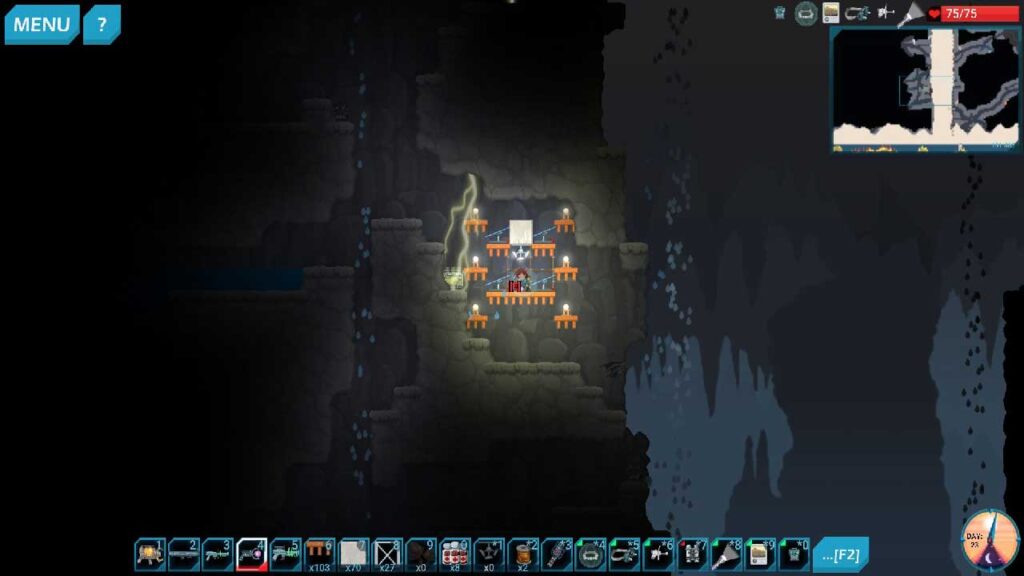Screen dimensions: 1024x576
Task: Open the cave minimap
Action: tap(925, 88)
